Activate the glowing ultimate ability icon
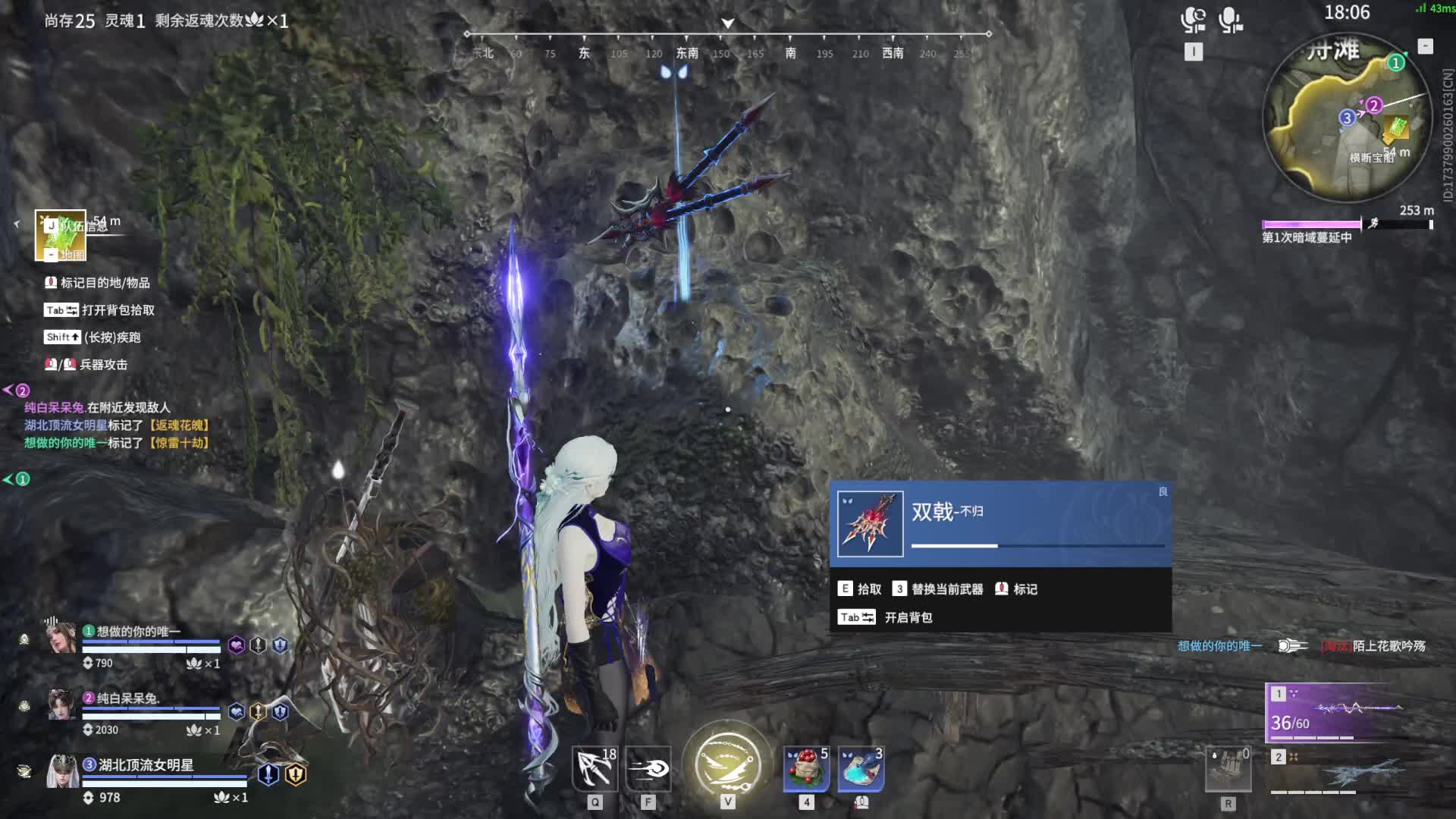 pos(727,762)
